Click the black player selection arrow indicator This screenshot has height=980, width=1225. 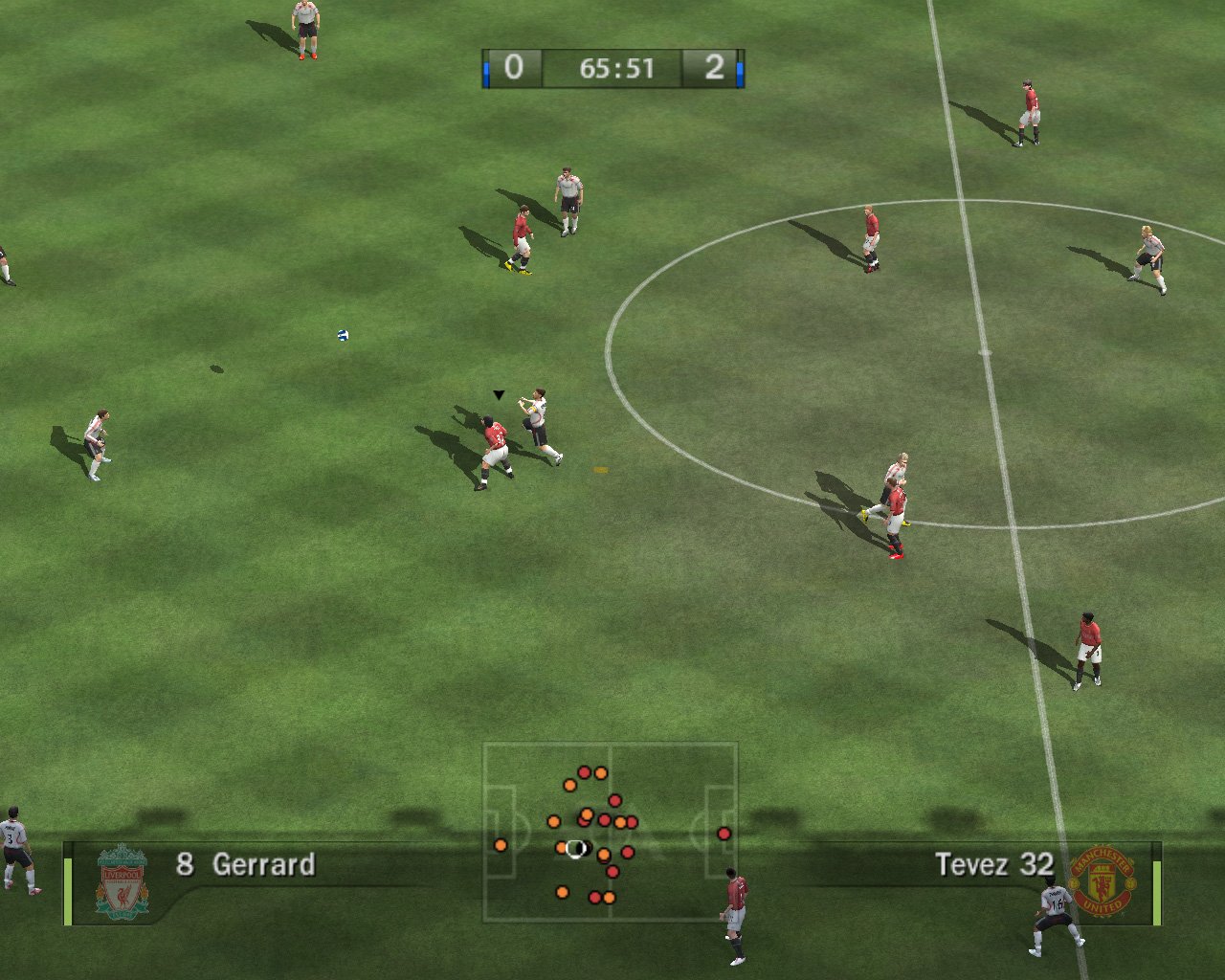pos(498,392)
